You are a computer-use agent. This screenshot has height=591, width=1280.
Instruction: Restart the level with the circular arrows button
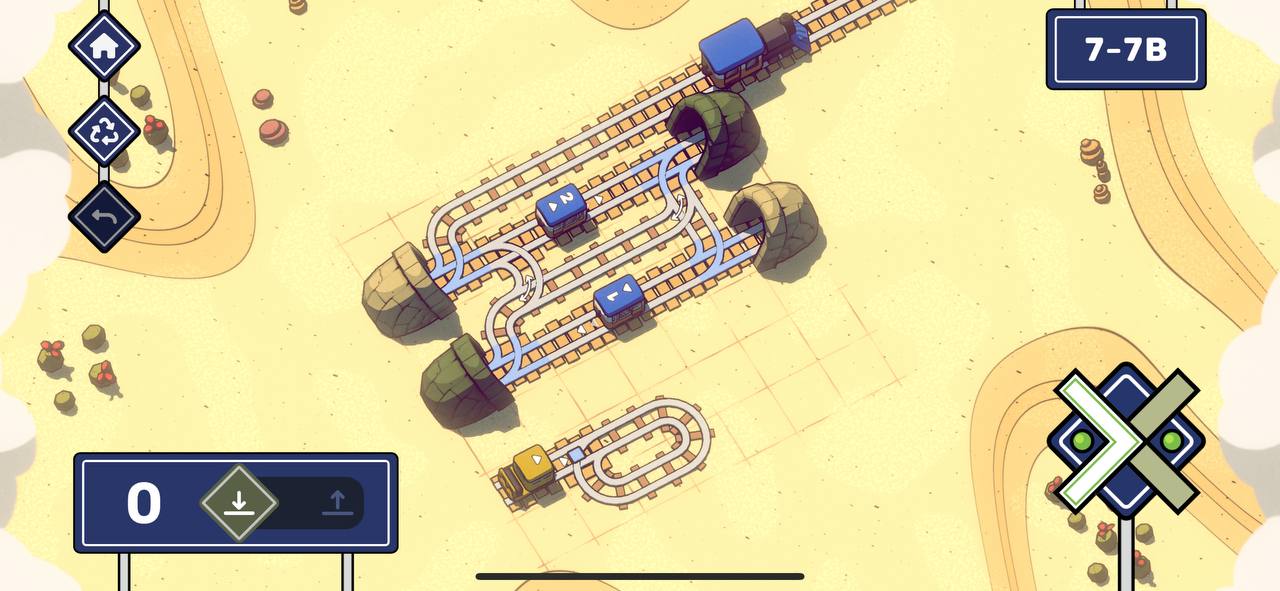[104, 131]
